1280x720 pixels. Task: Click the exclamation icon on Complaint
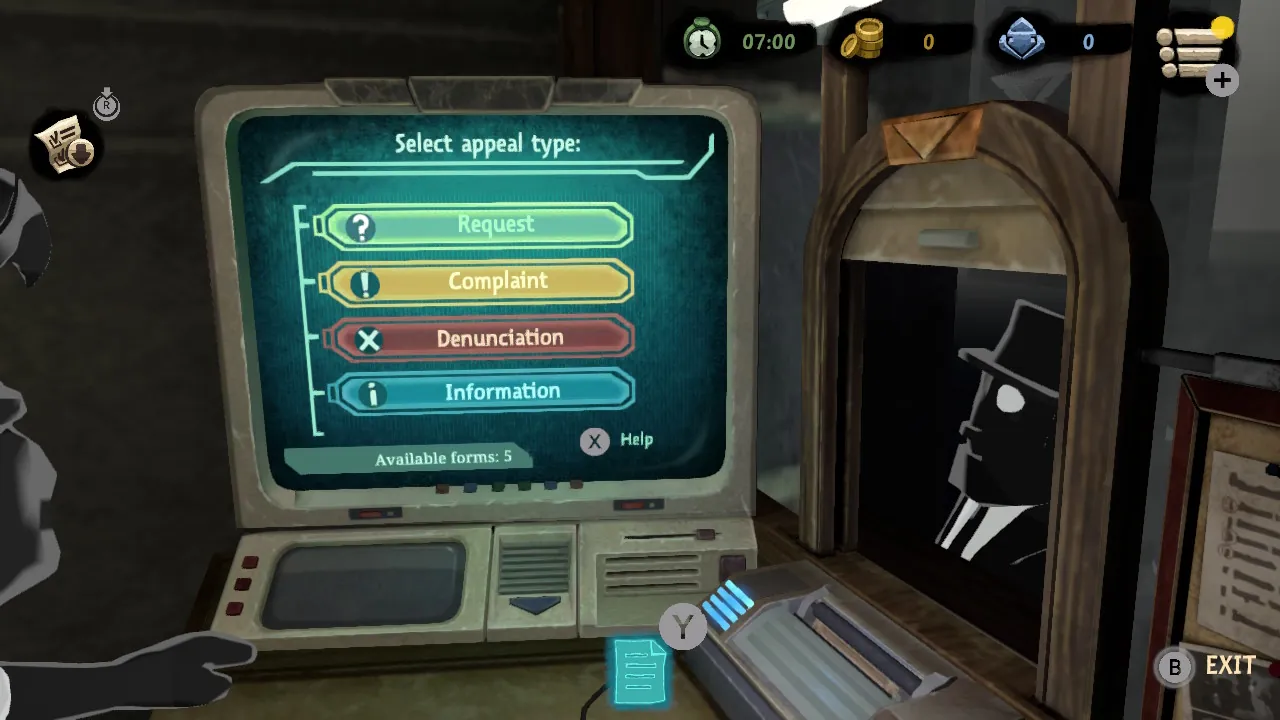pyautogui.click(x=366, y=283)
